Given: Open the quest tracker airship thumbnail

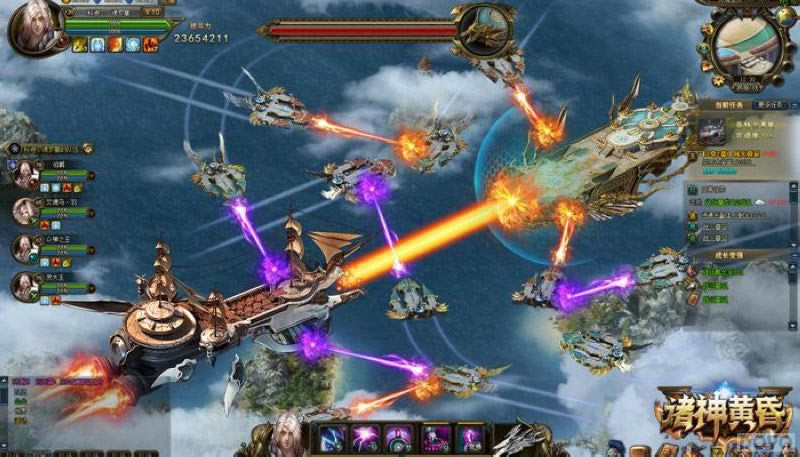Looking at the screenshot, I should (x=713, y=130).
